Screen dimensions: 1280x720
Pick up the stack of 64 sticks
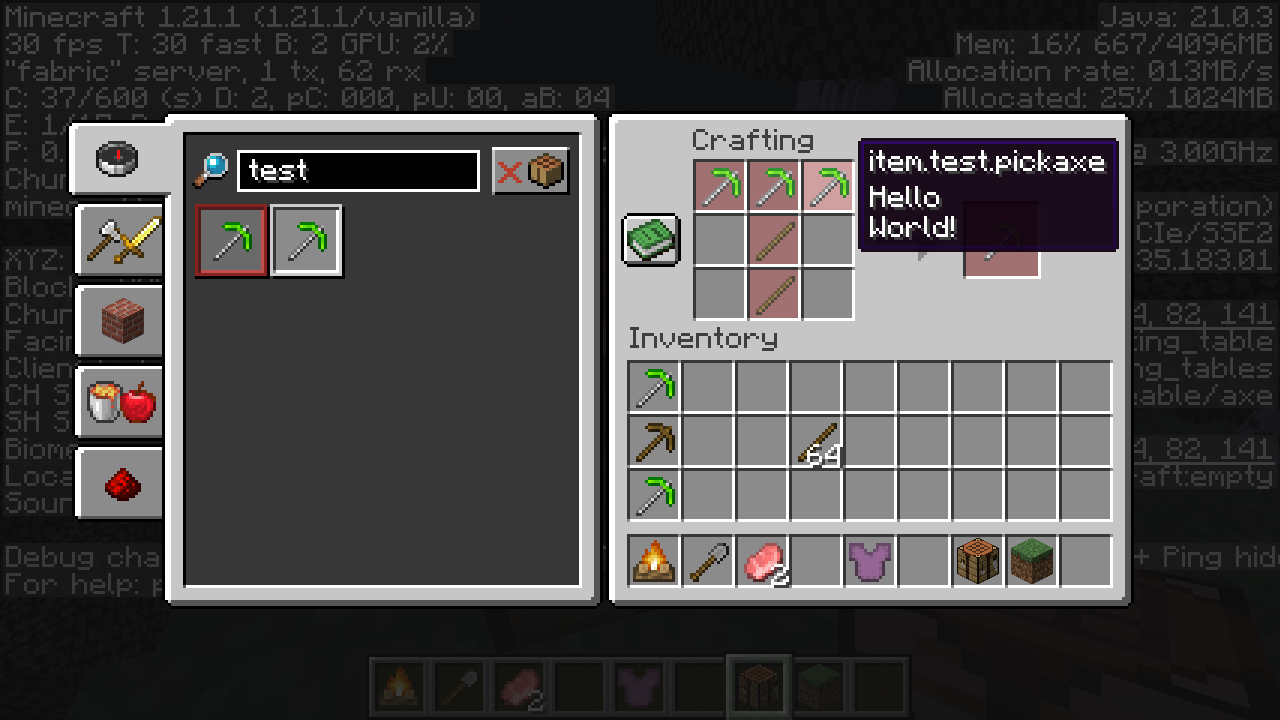click(816, 441)
